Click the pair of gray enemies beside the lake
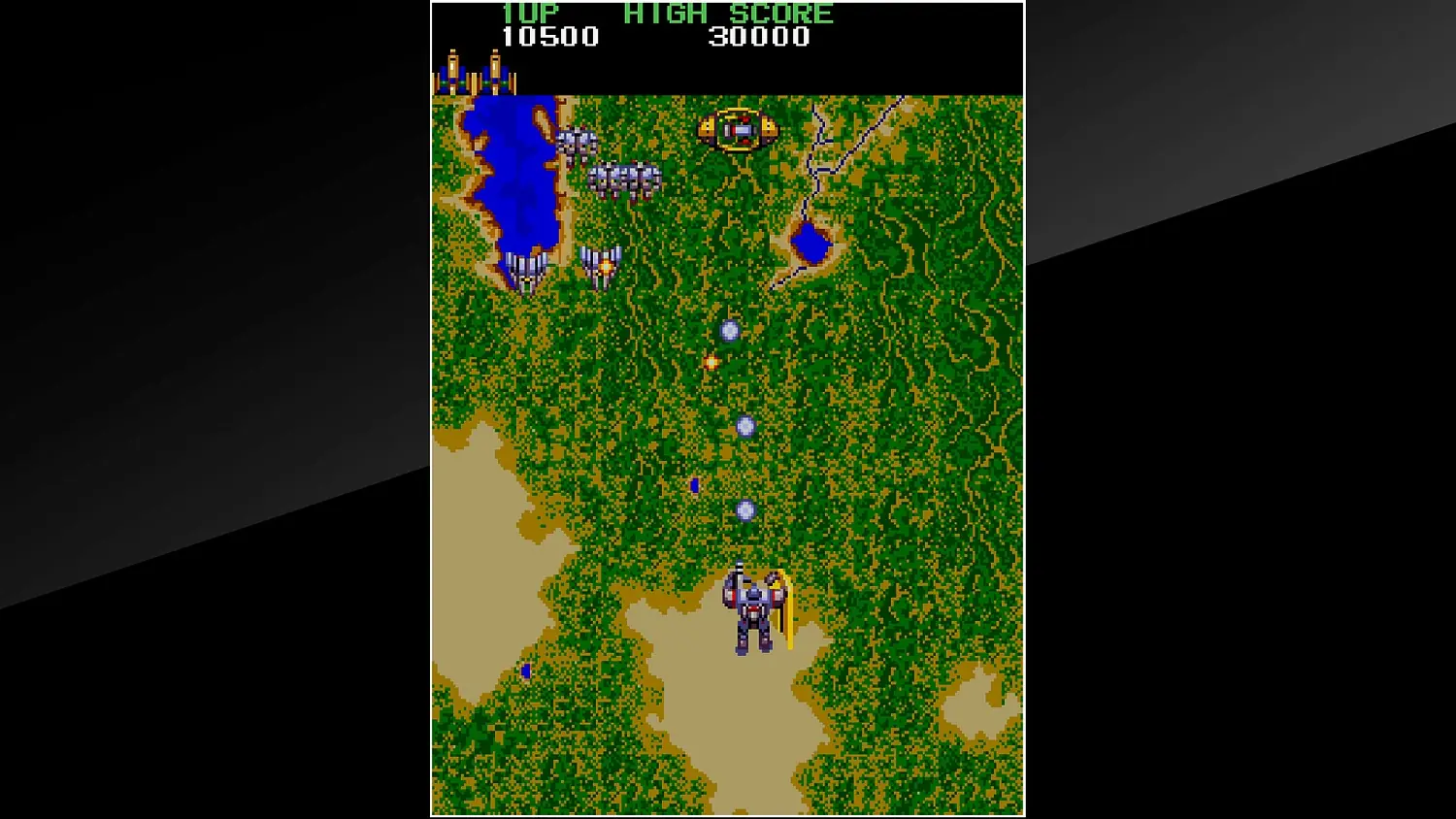The width and height of the screenshot is (1456, 819). click(578, 142)
